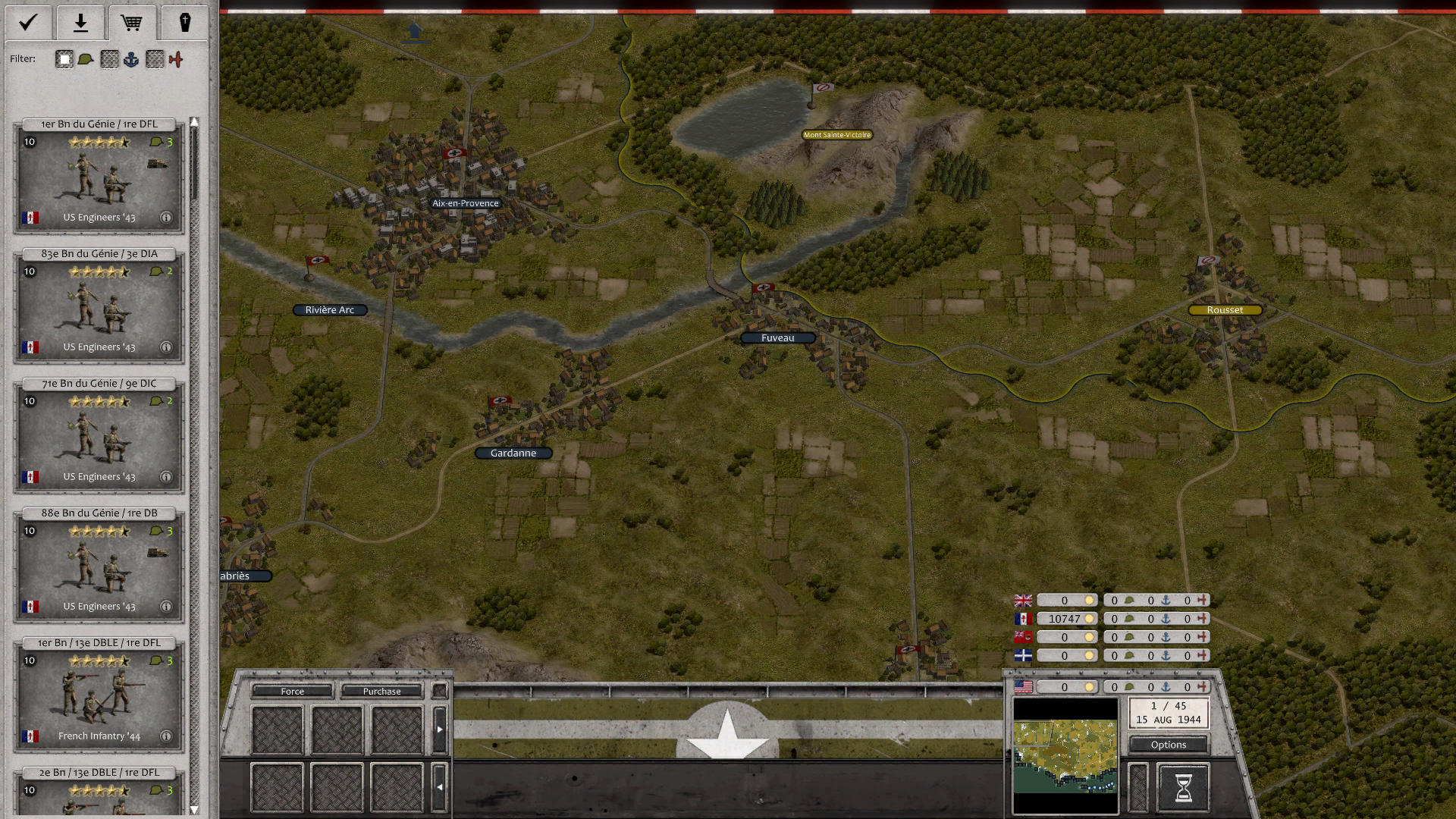Select the checkmark confirmation tab
Viewport: 1456px width, 819px height.
coord(28,23)
